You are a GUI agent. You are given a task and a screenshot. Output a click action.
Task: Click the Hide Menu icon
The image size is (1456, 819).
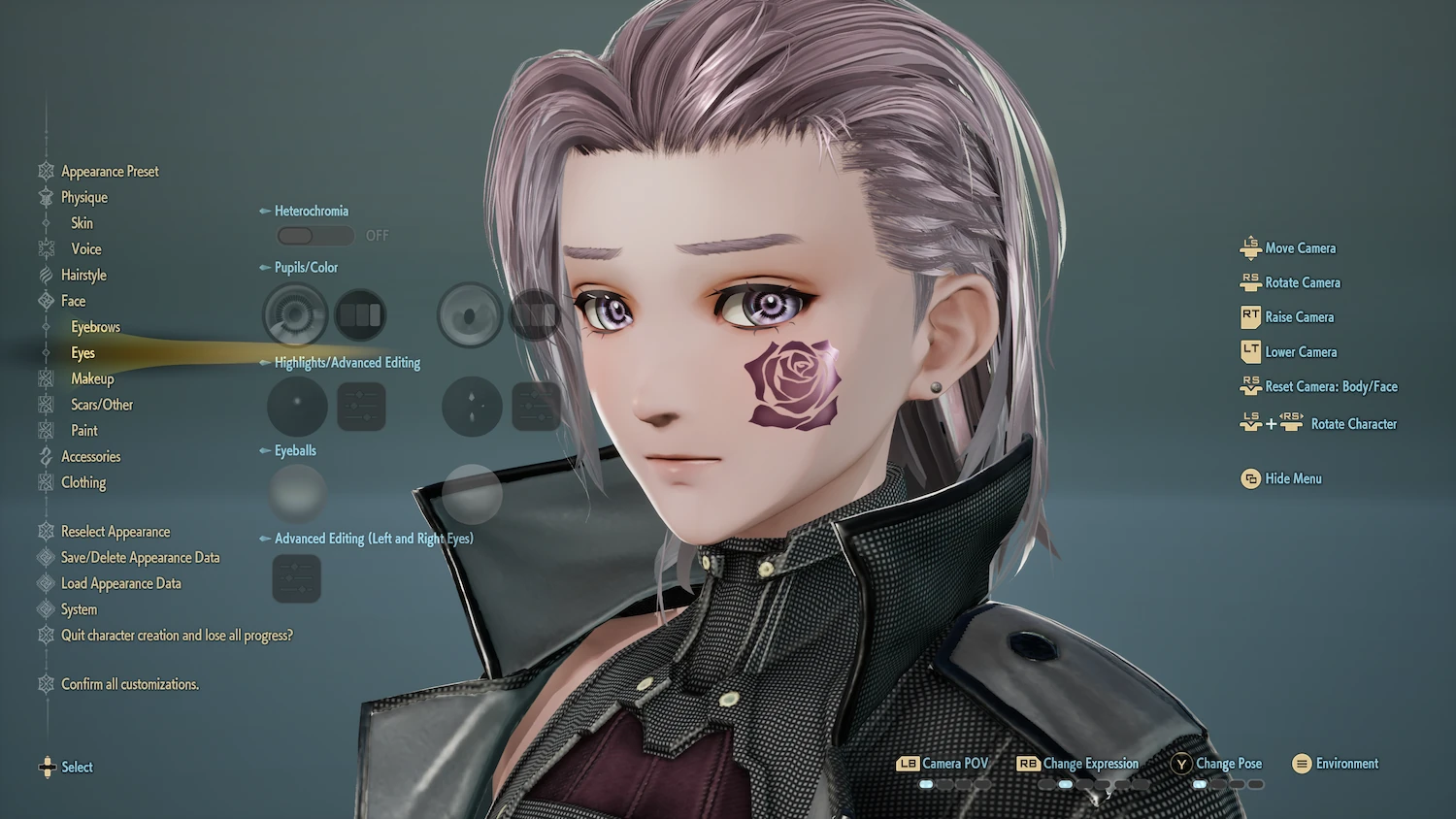tap(1250, 478)
